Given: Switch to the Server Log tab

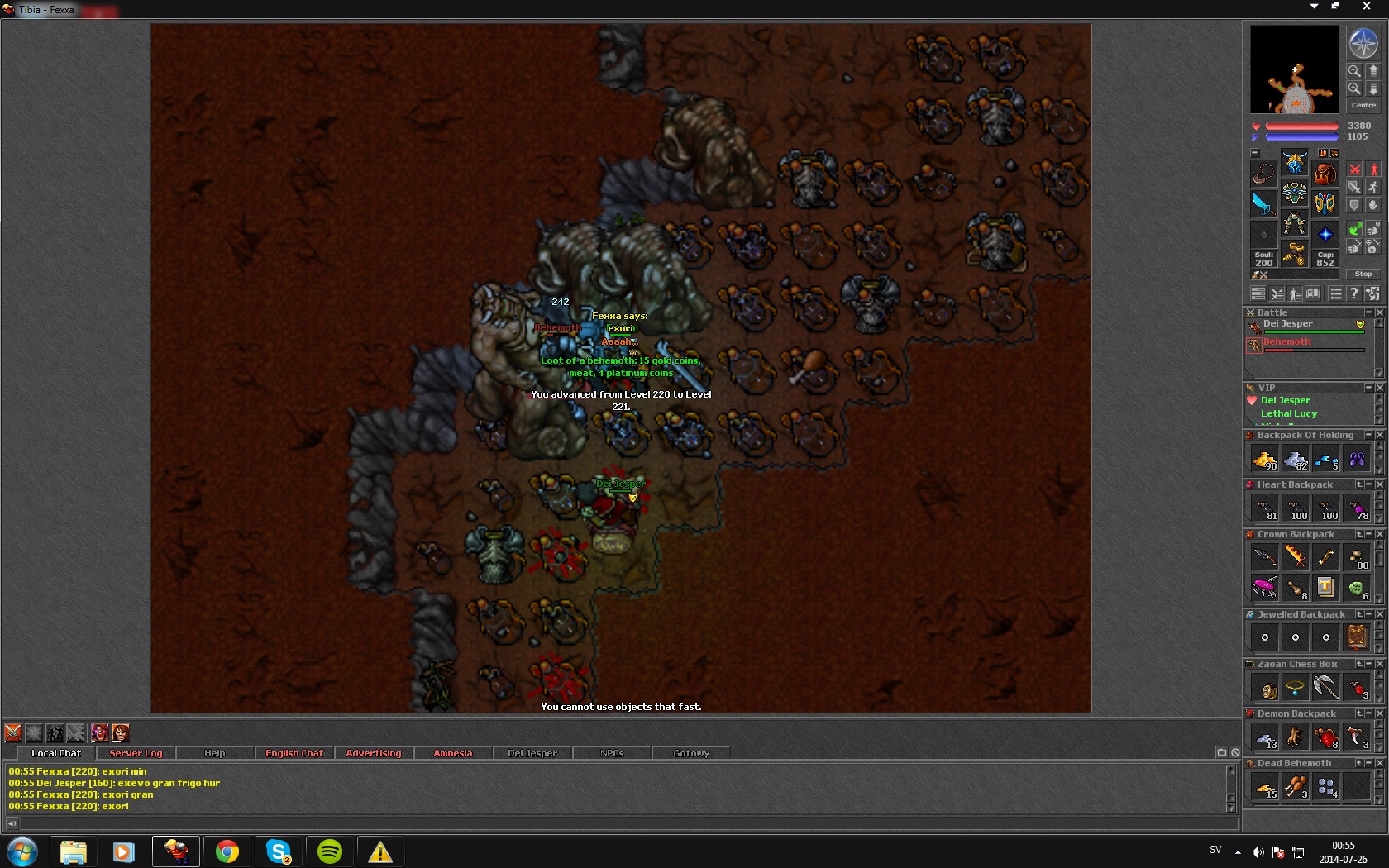Looking at the screenshot, I should (x=136, y=753).
